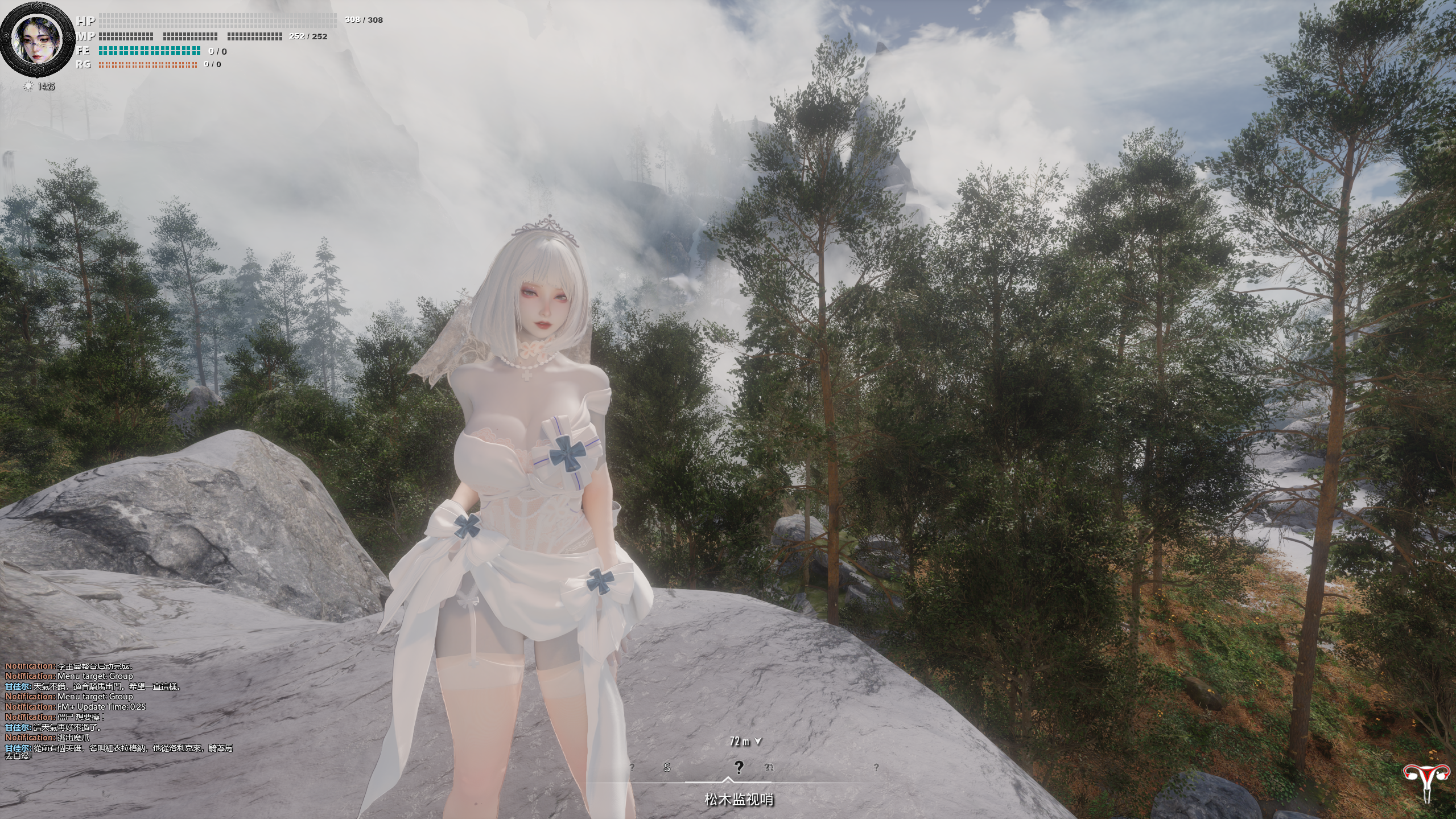Click the sun clock icon

pos(27,87)
